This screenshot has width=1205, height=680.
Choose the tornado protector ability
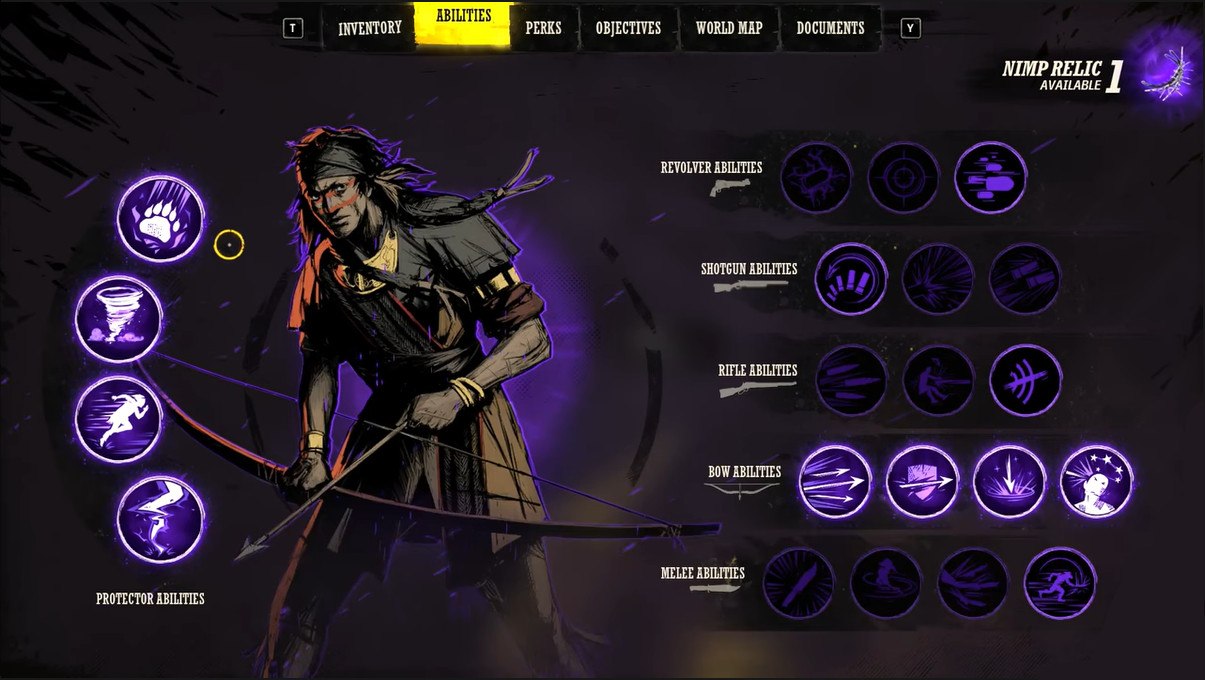pos(119,319)
